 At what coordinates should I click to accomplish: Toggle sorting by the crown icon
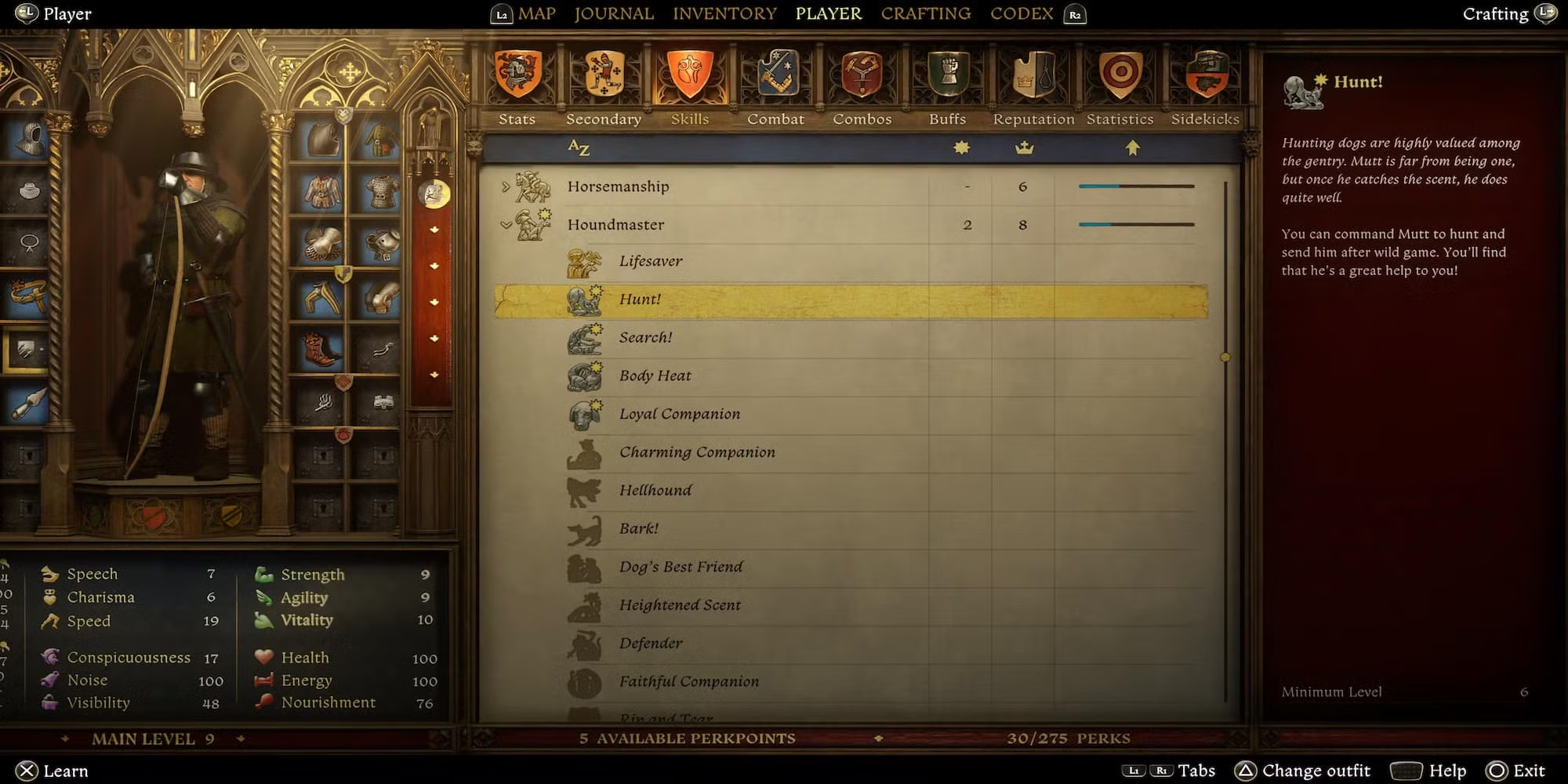(1025, 147)
